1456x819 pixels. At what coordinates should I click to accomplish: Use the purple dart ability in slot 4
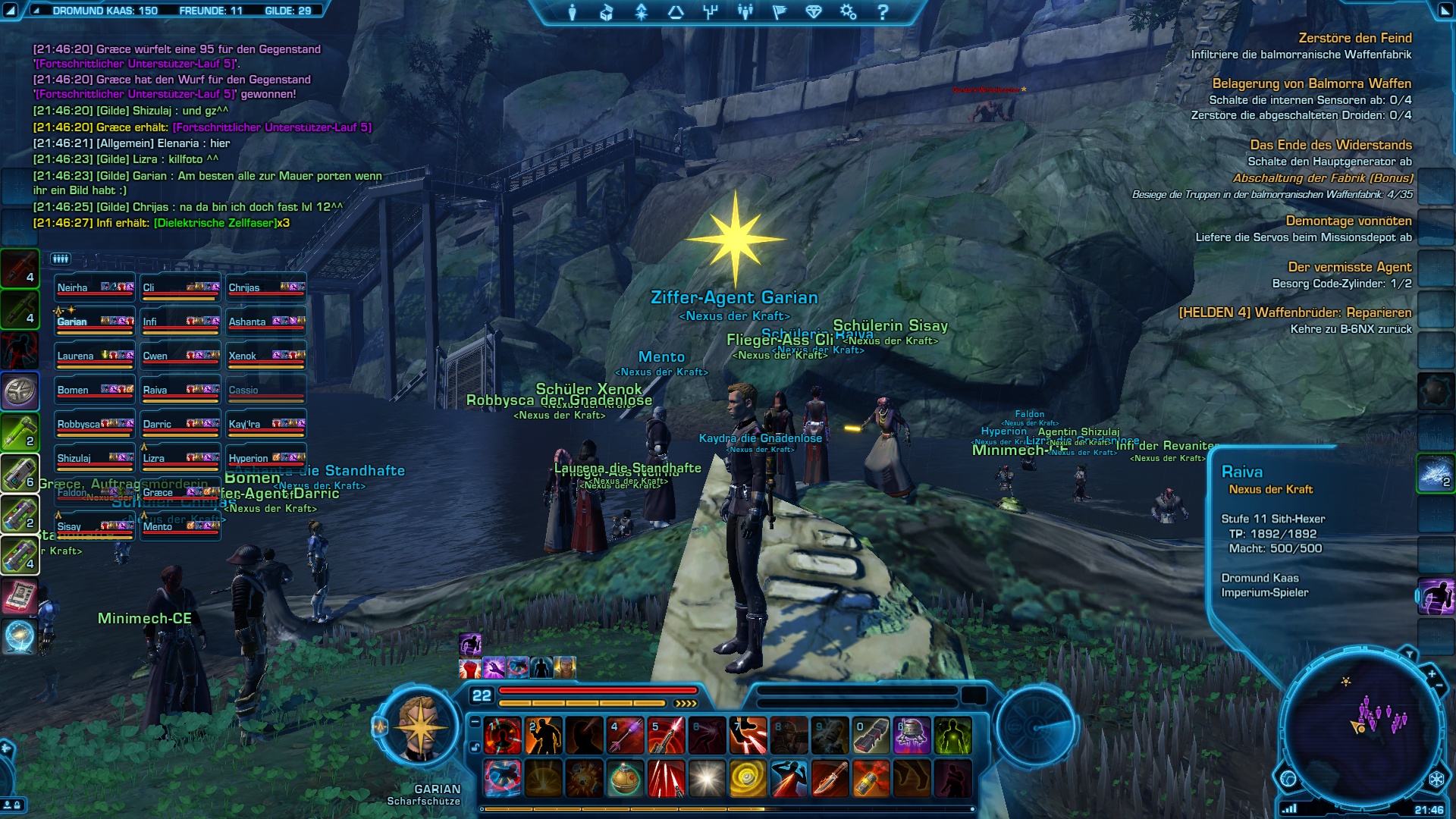pos(626,736)
